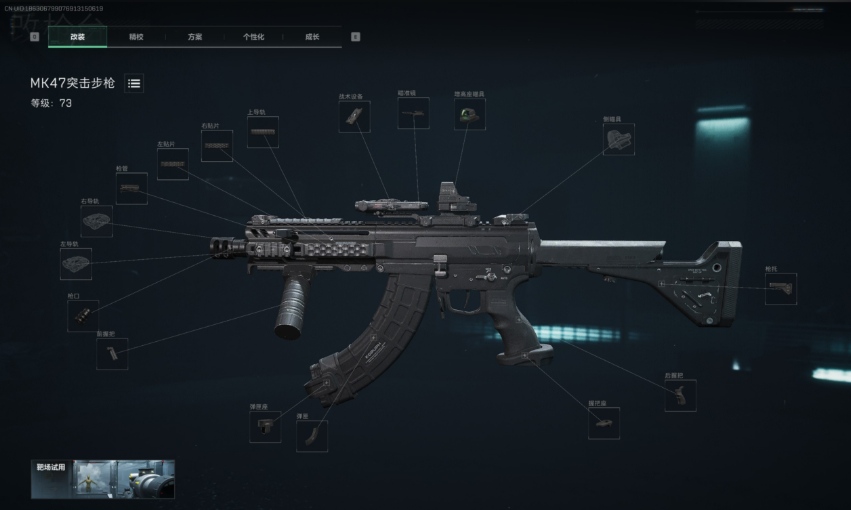Open the 左贴片 left patch slot
The image size is (851, 510).
(172, 165)
